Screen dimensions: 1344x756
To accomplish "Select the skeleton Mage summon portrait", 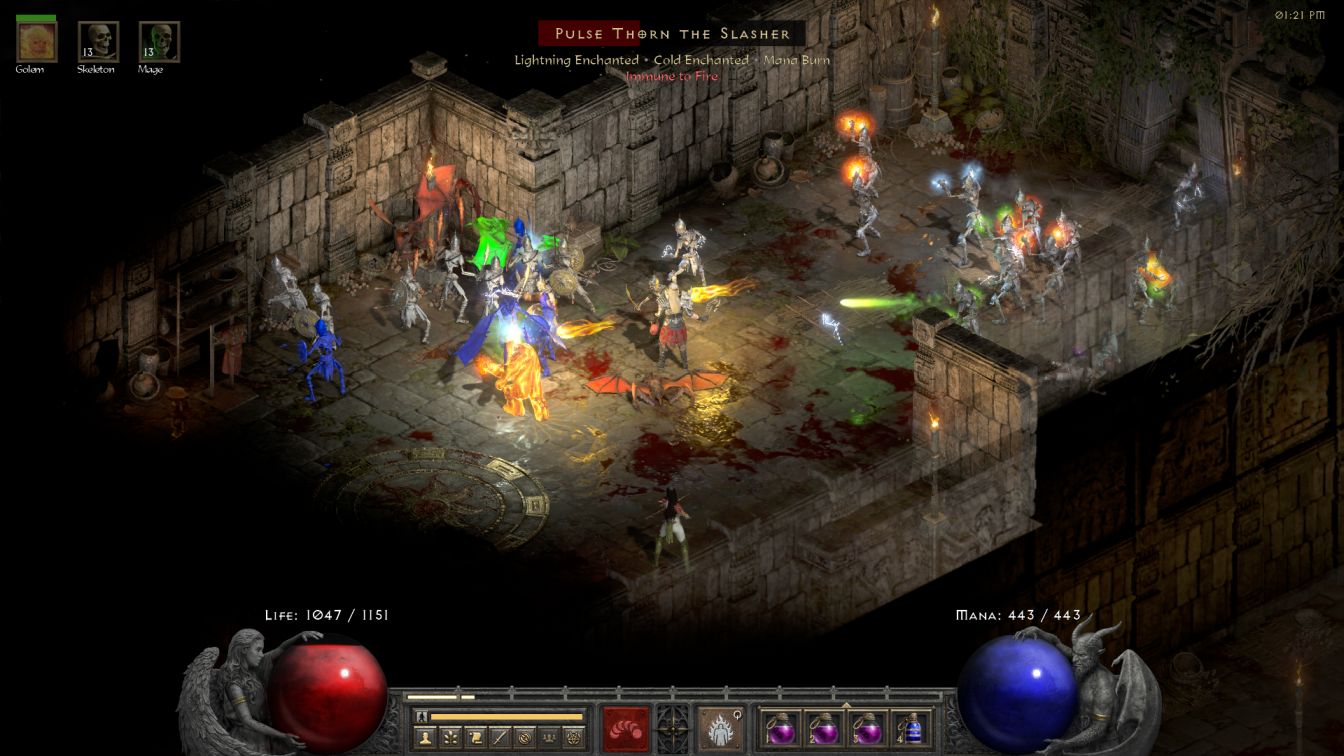I will click(159, 41).
